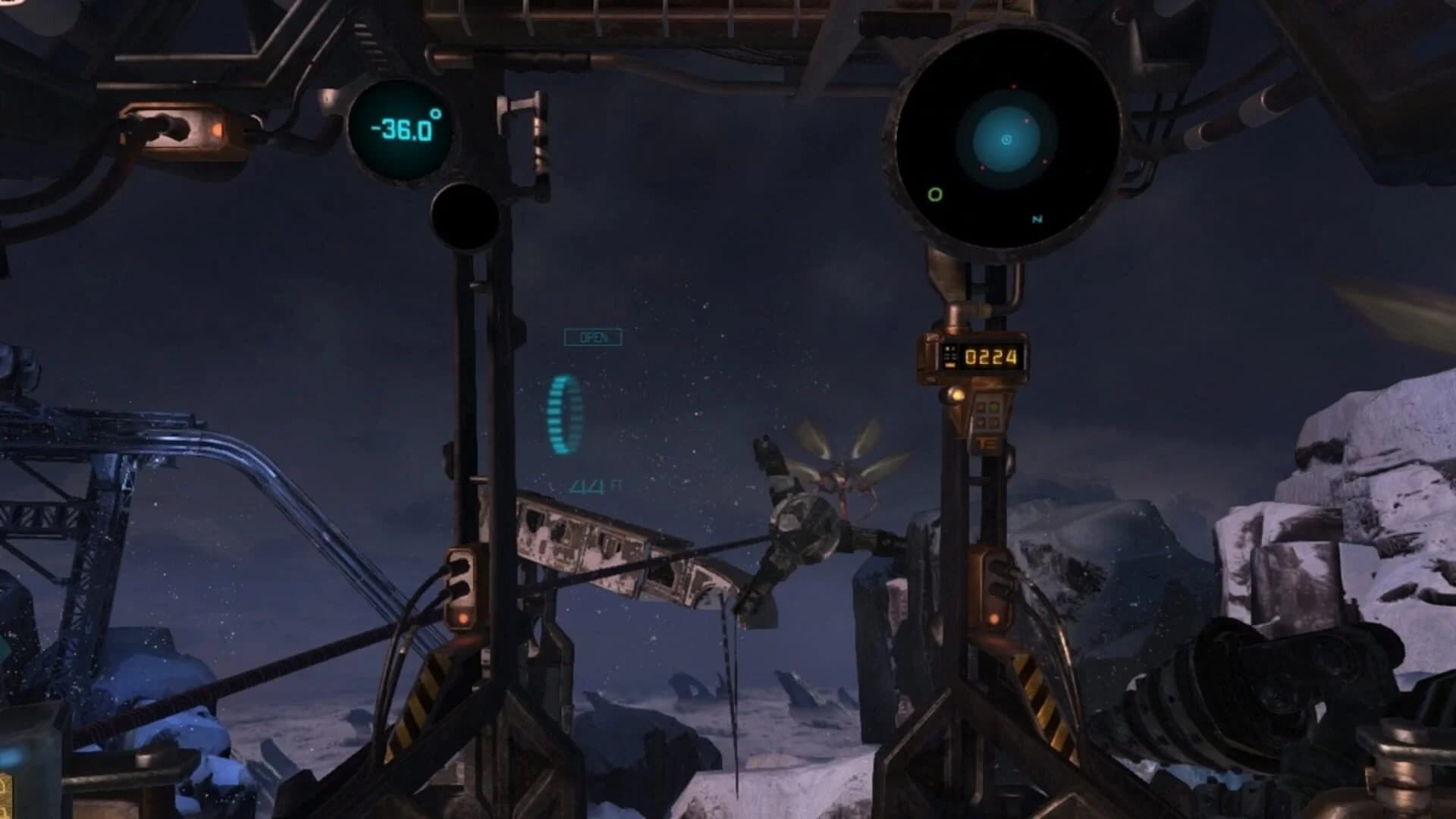Select the green O marker on the radar

[934, 196]
